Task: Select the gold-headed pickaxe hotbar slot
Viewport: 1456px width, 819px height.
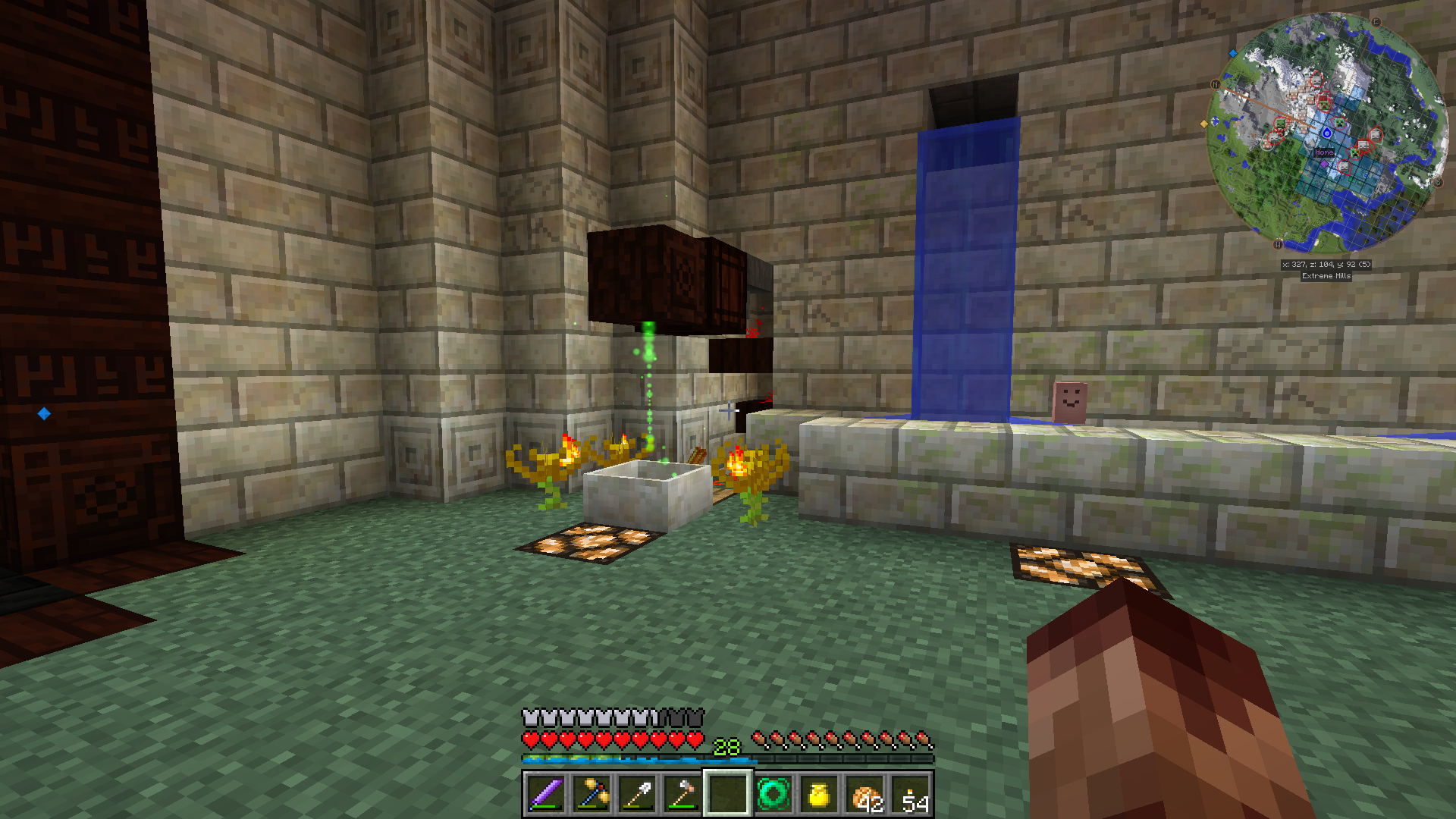Action: tap(591, 794)
